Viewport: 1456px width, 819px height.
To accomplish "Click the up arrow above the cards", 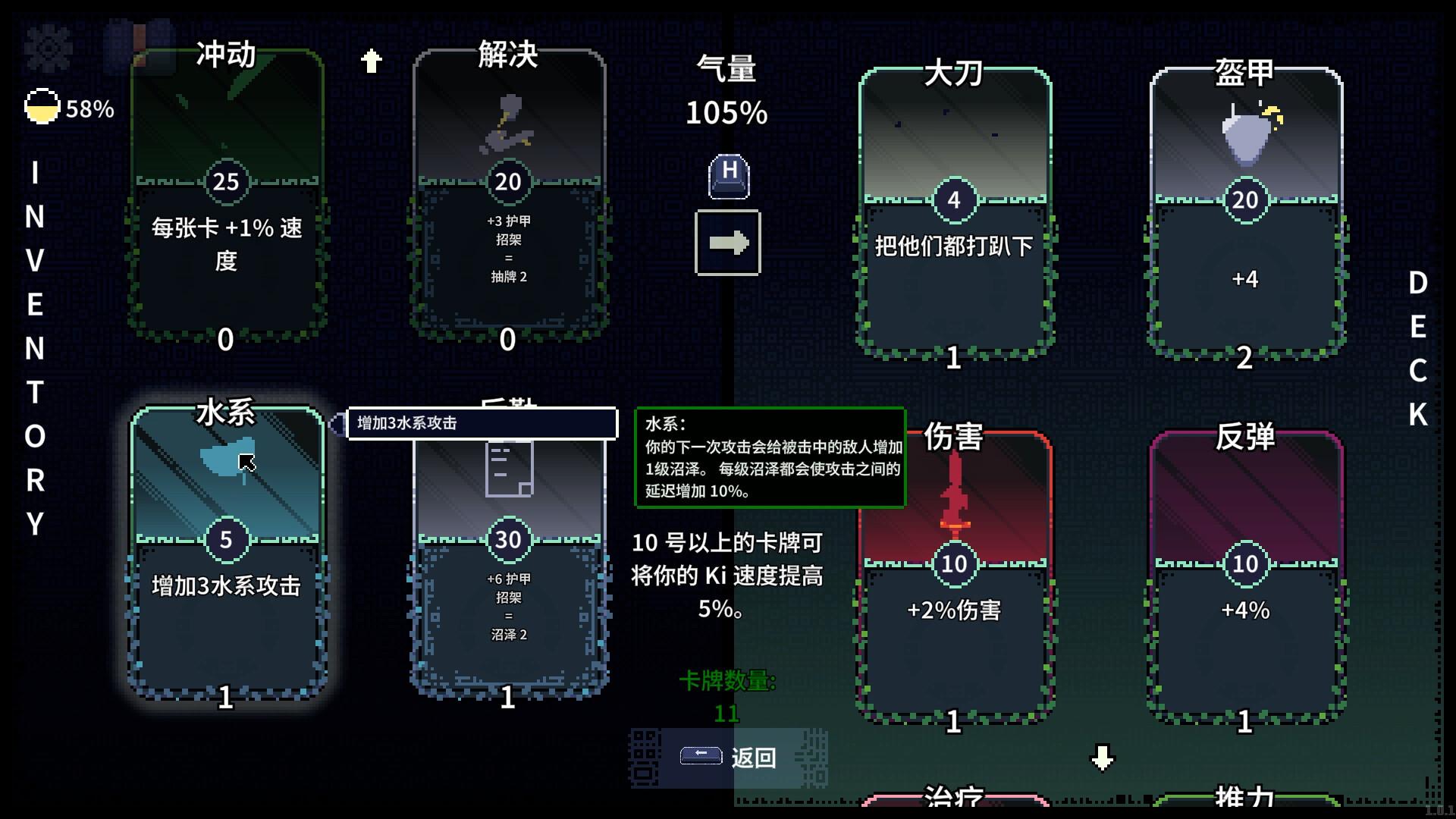I will pyautogui.click(x=371, y=60).
